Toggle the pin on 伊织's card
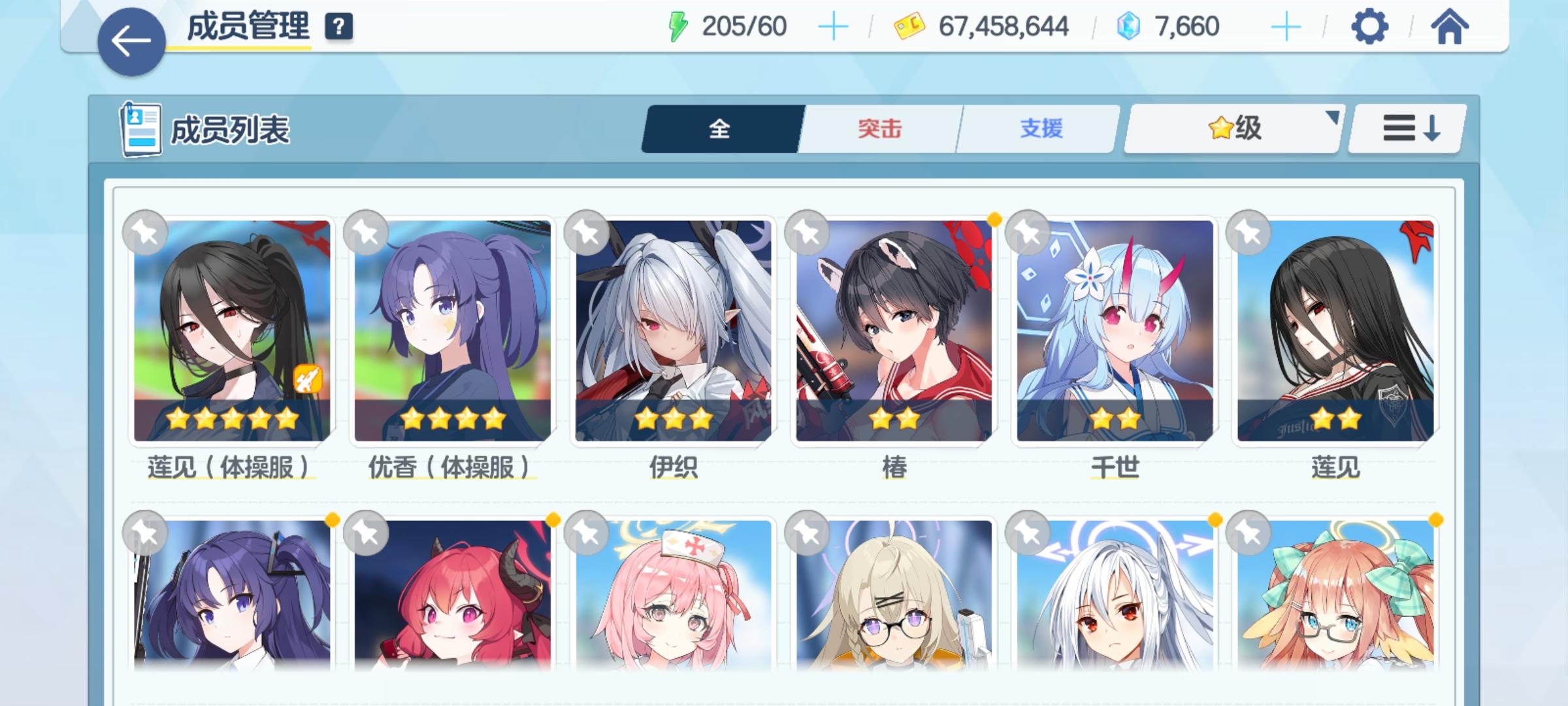Viewport: 1568px width, 706px height. click(x=587, y=231)
